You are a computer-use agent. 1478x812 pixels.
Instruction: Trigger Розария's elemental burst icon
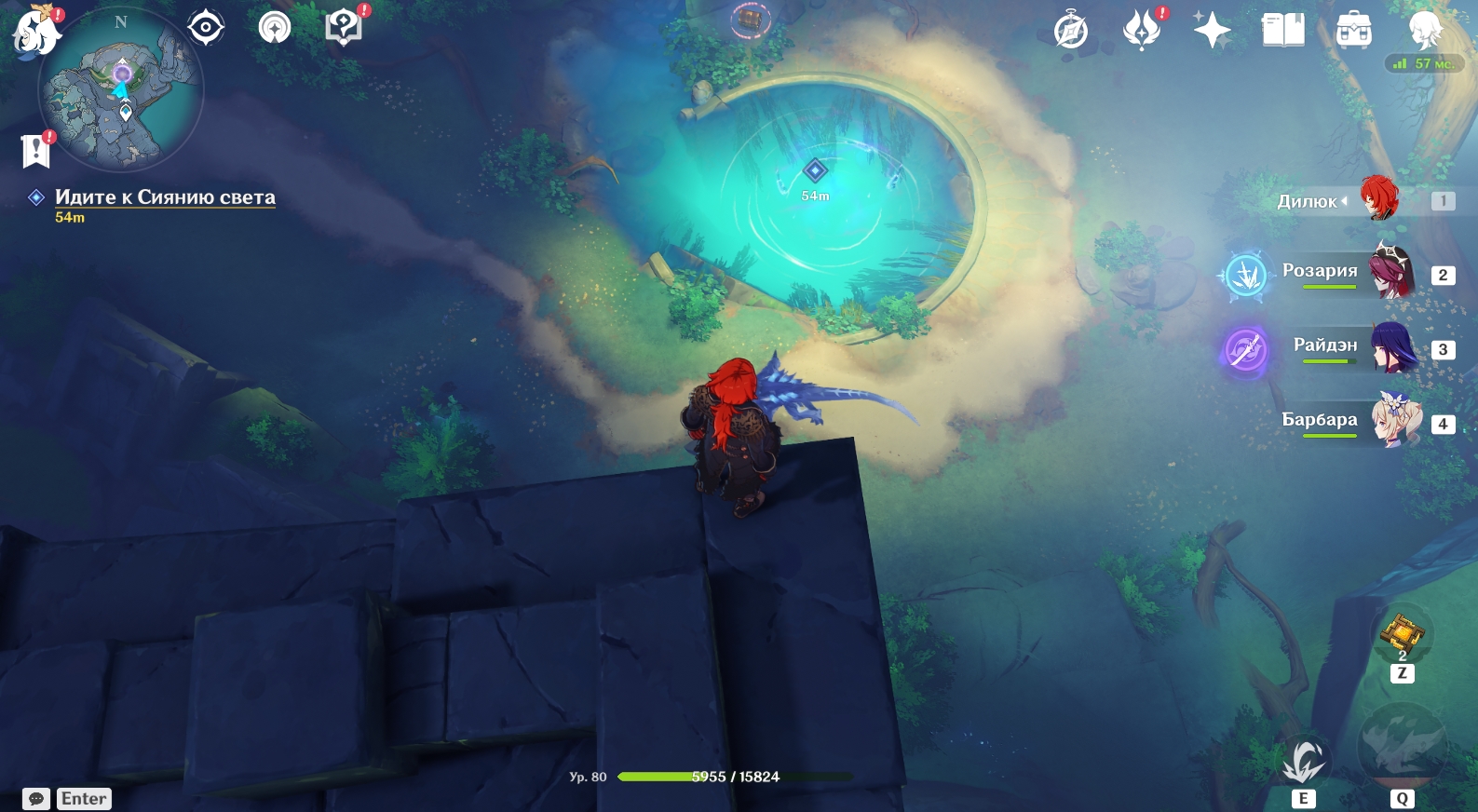[1245, 276]
